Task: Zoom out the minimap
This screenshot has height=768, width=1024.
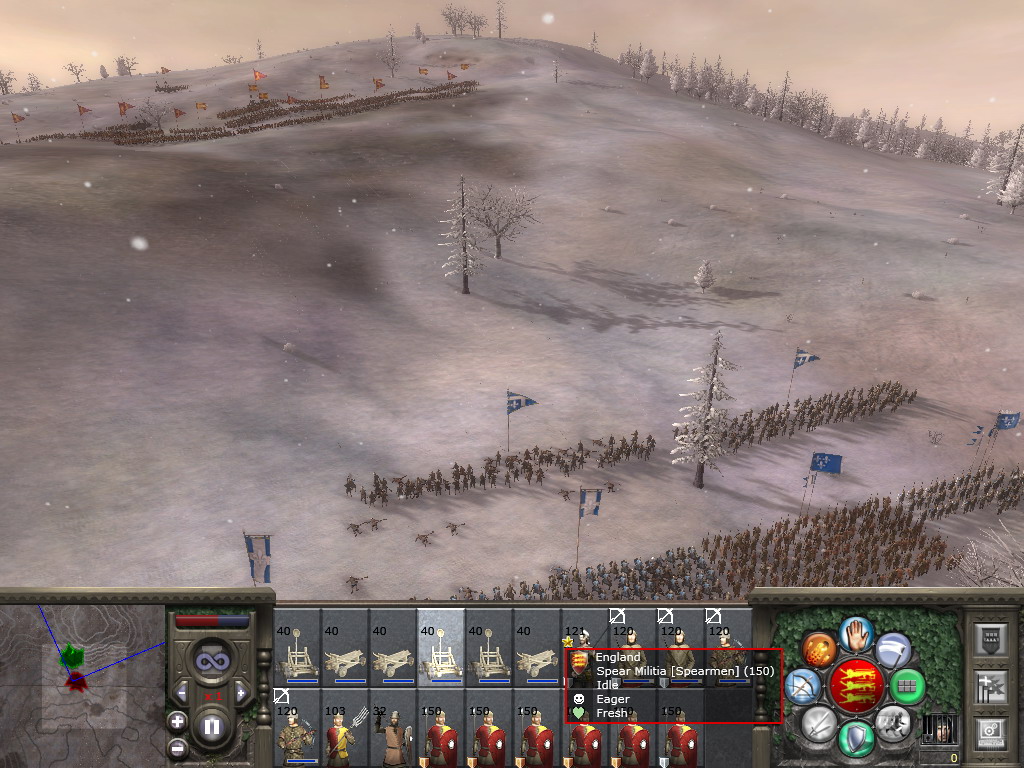Action: coord(177,746)
